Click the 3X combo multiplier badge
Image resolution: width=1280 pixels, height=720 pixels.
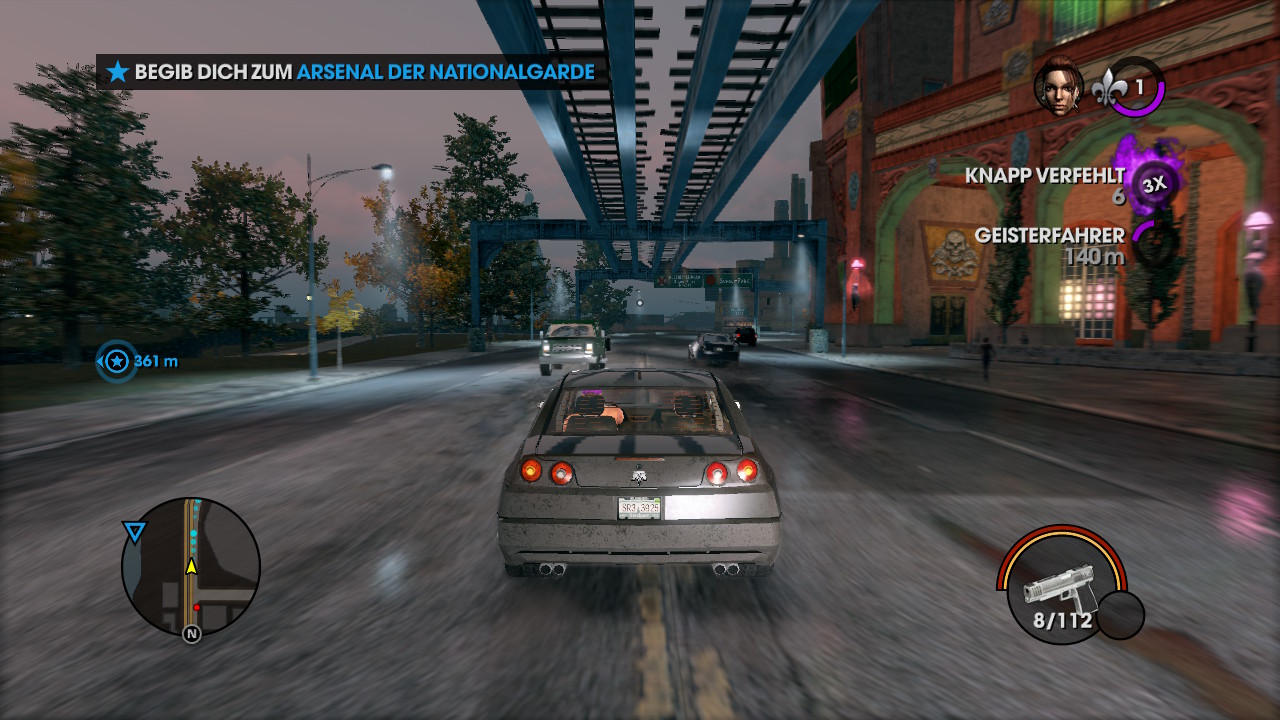pos(1155,184)
